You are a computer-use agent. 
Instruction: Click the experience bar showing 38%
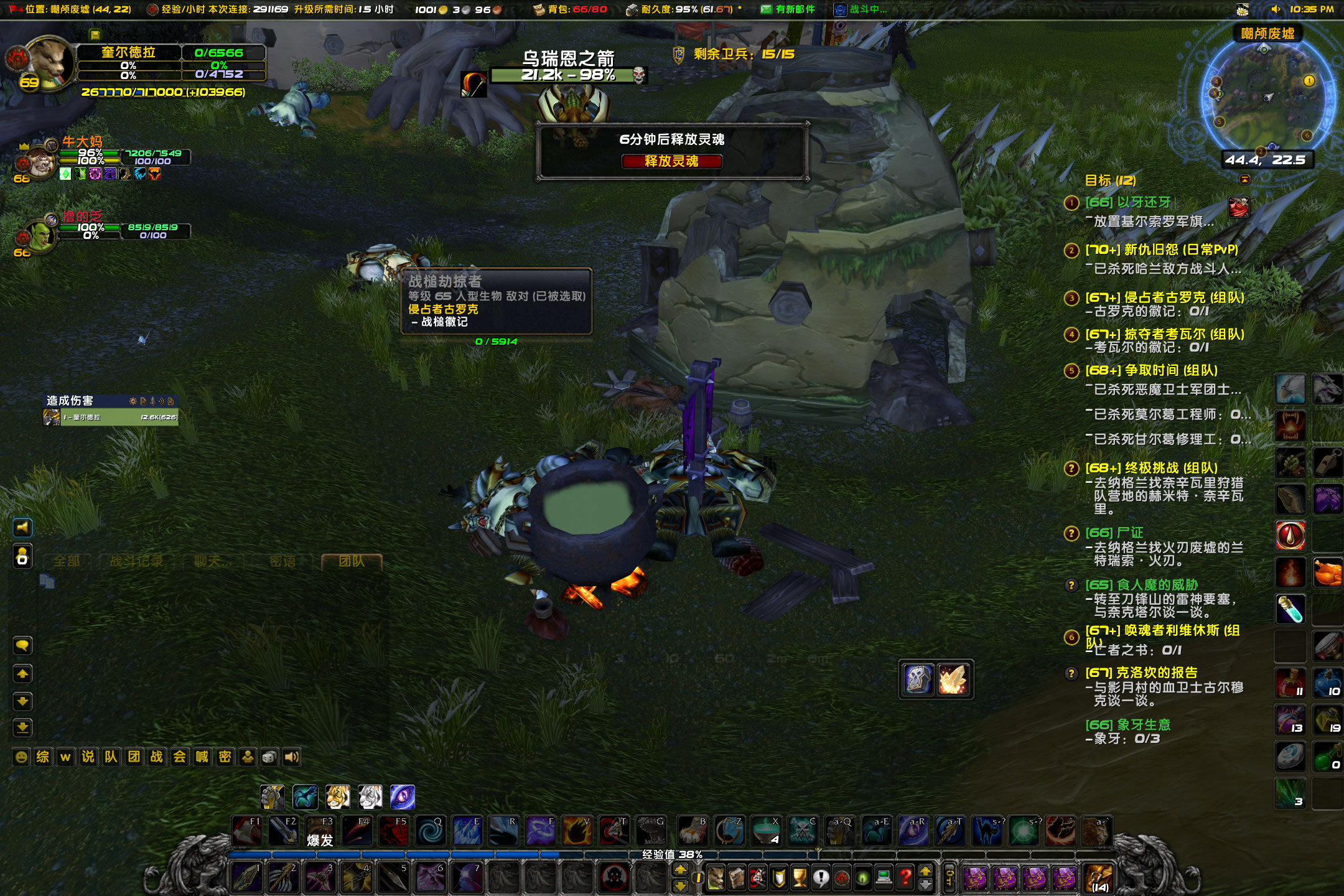point(672,856)
